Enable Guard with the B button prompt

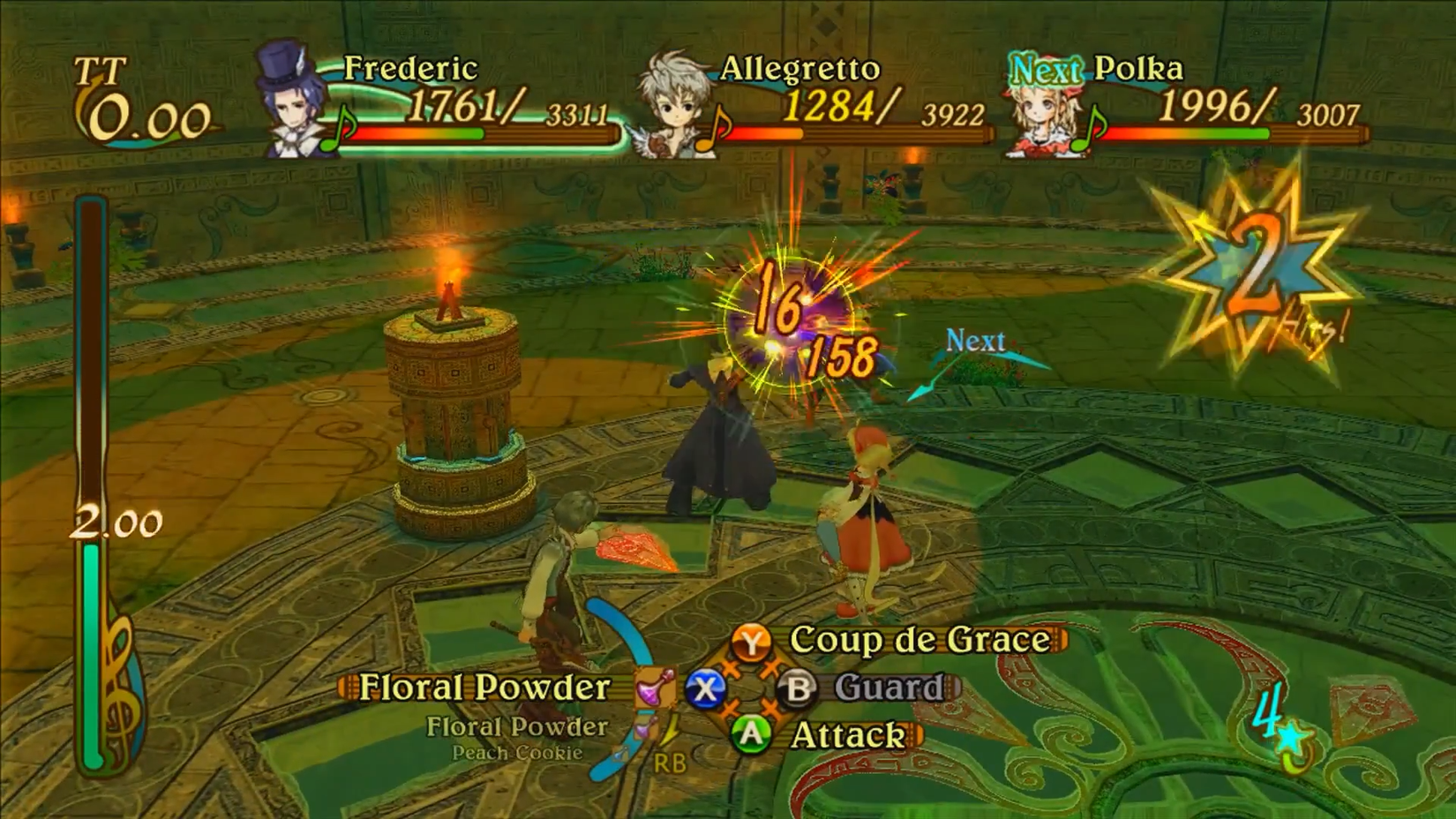tap(797, 687)
